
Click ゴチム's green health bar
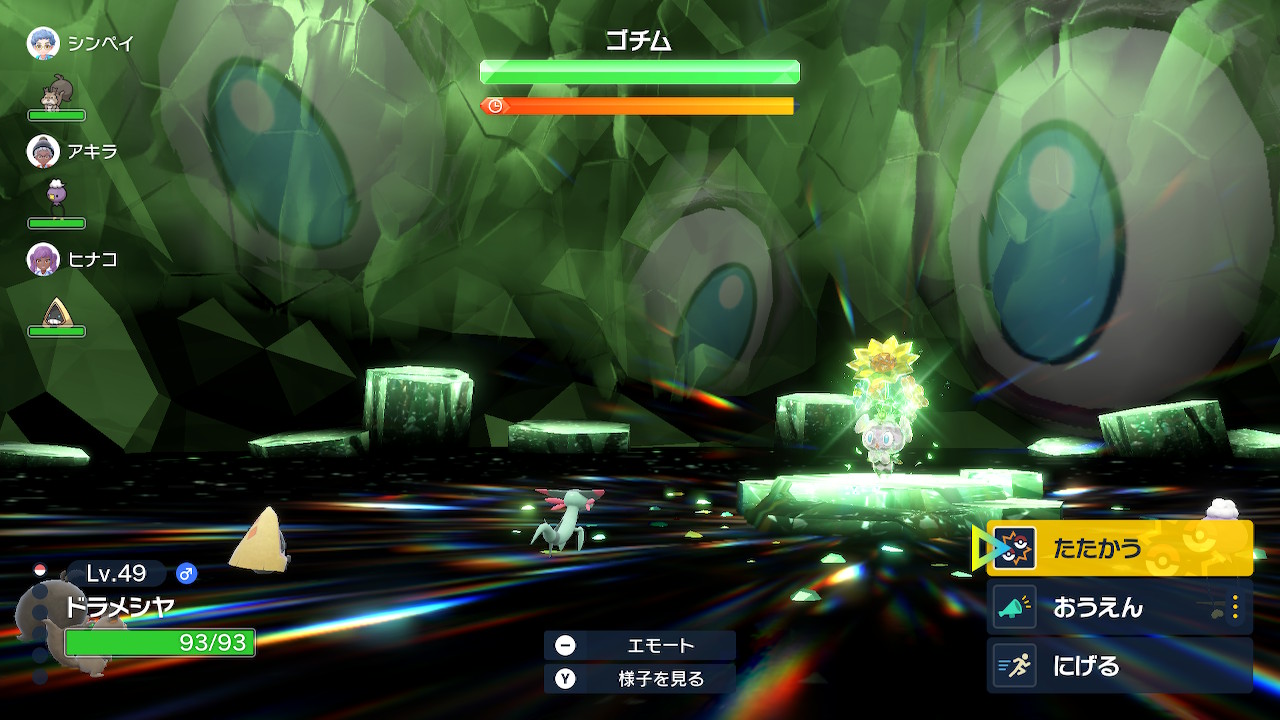coord(638,71)
